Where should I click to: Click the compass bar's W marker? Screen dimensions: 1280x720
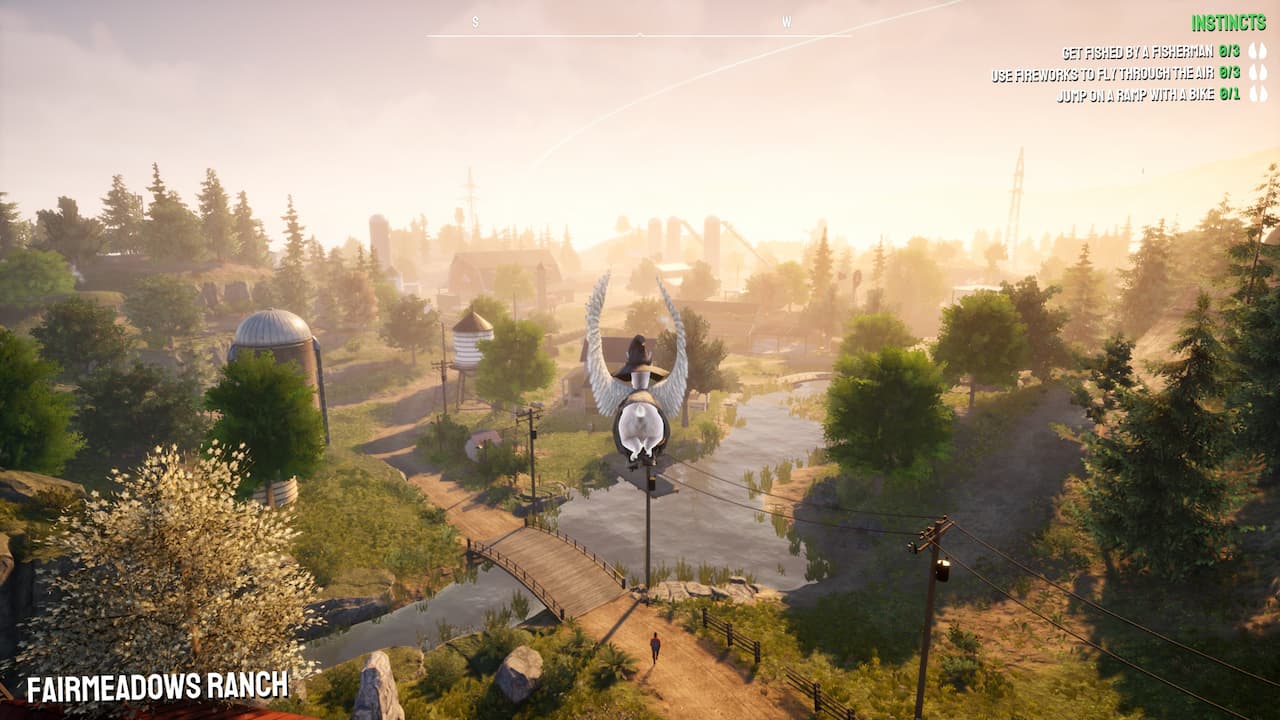click(786, 22)
